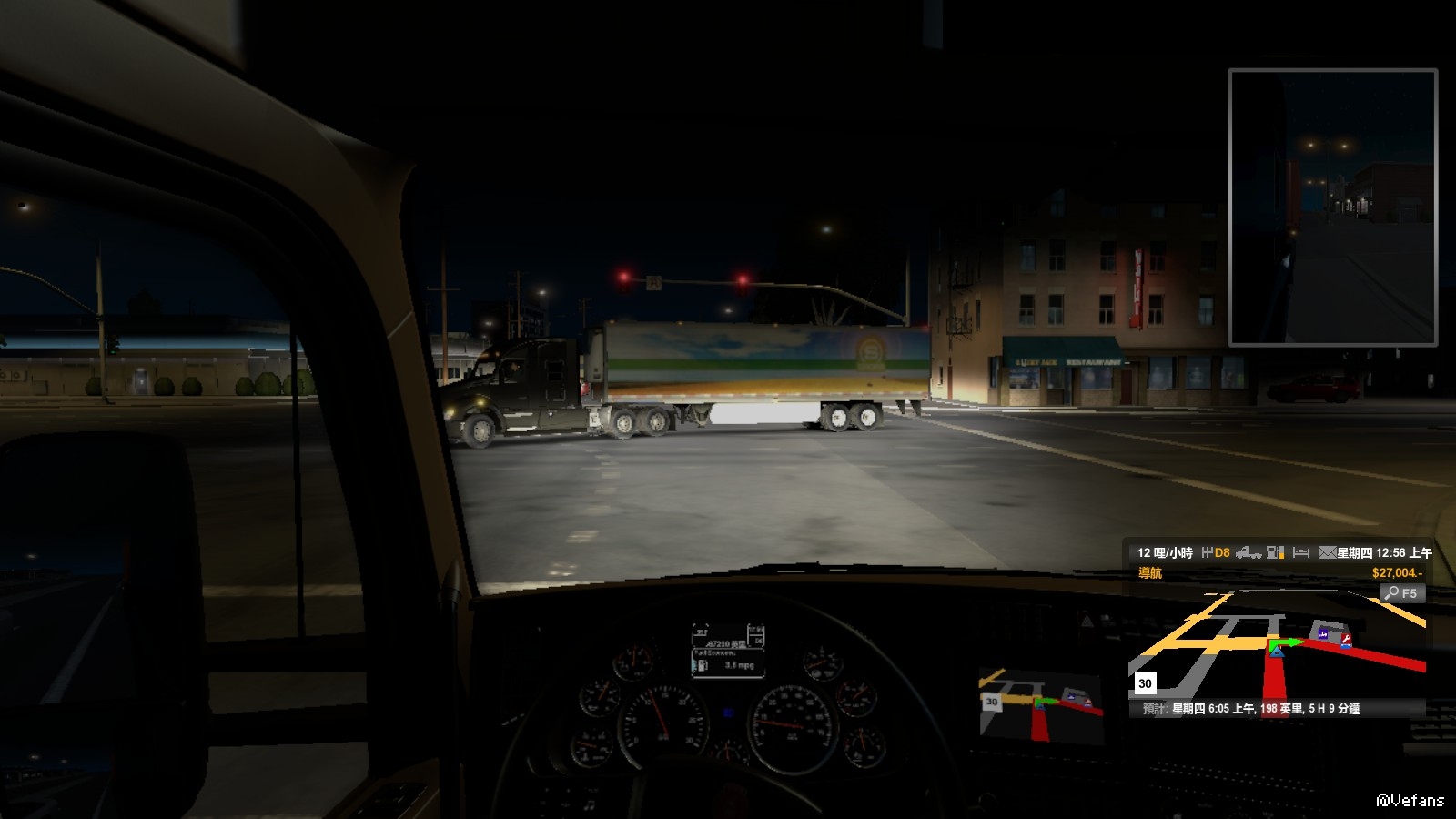Viewport: 1456px width, 819px height.
Task: Open the mail envelope icon
Action: tap(1327, 552)
